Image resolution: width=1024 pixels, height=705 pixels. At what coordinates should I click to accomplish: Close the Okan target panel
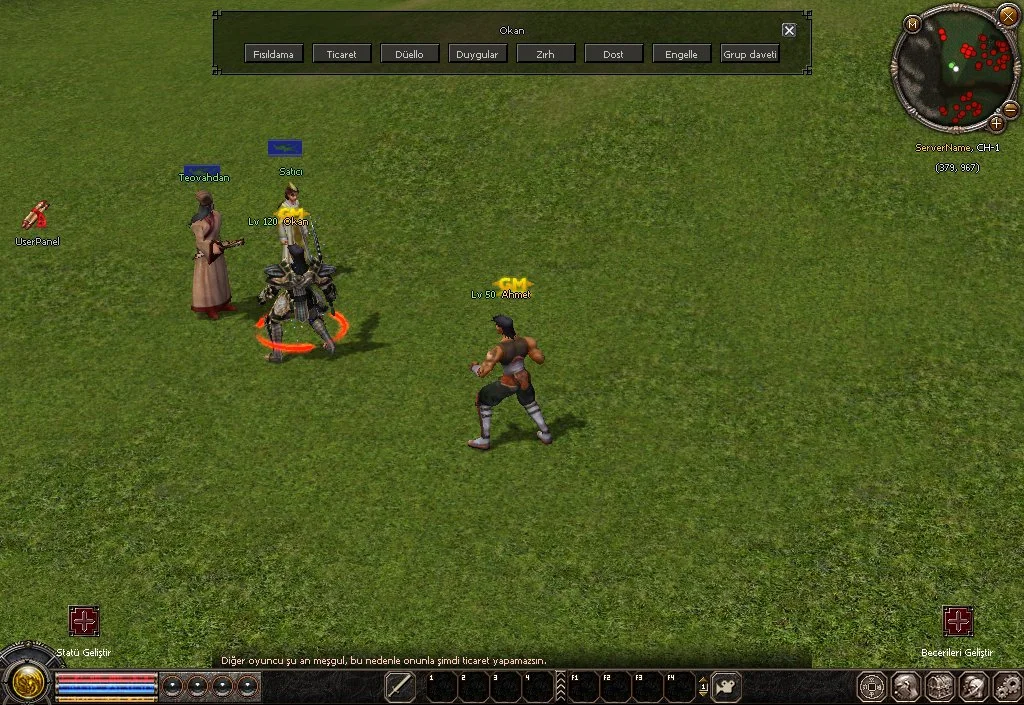coord(789,30)
